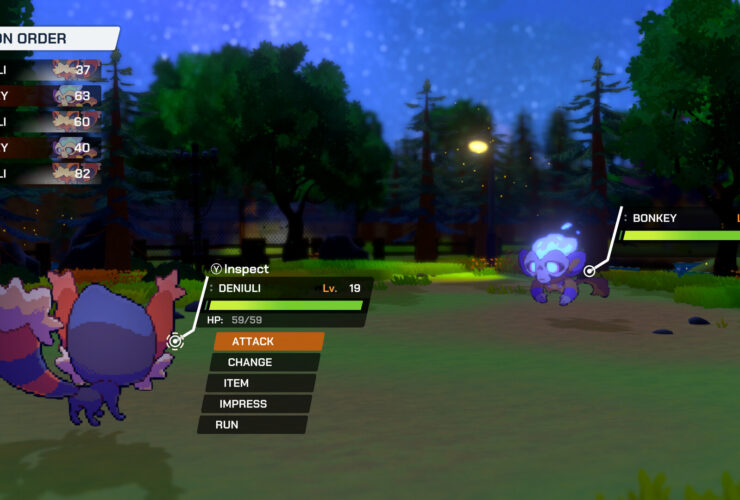Pick the IMPRESS battle action

(x=255, y=404)
